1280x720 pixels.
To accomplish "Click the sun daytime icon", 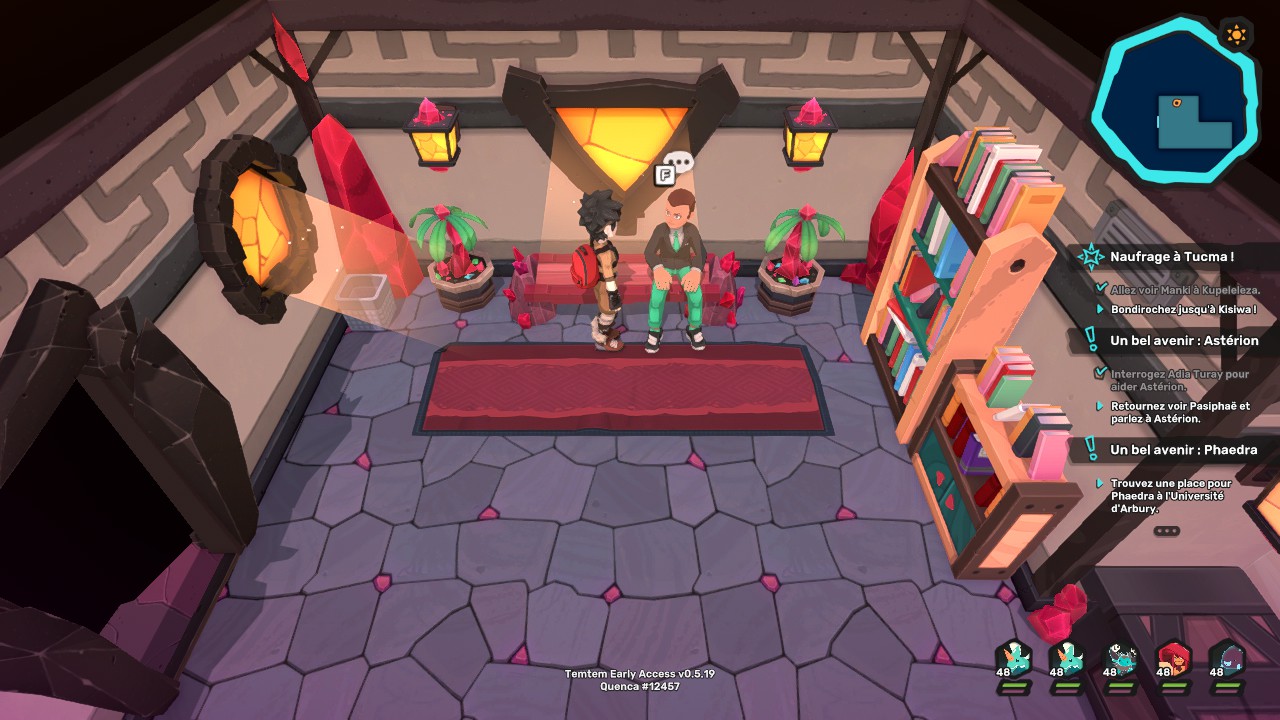I will [x=1236, y=35].
